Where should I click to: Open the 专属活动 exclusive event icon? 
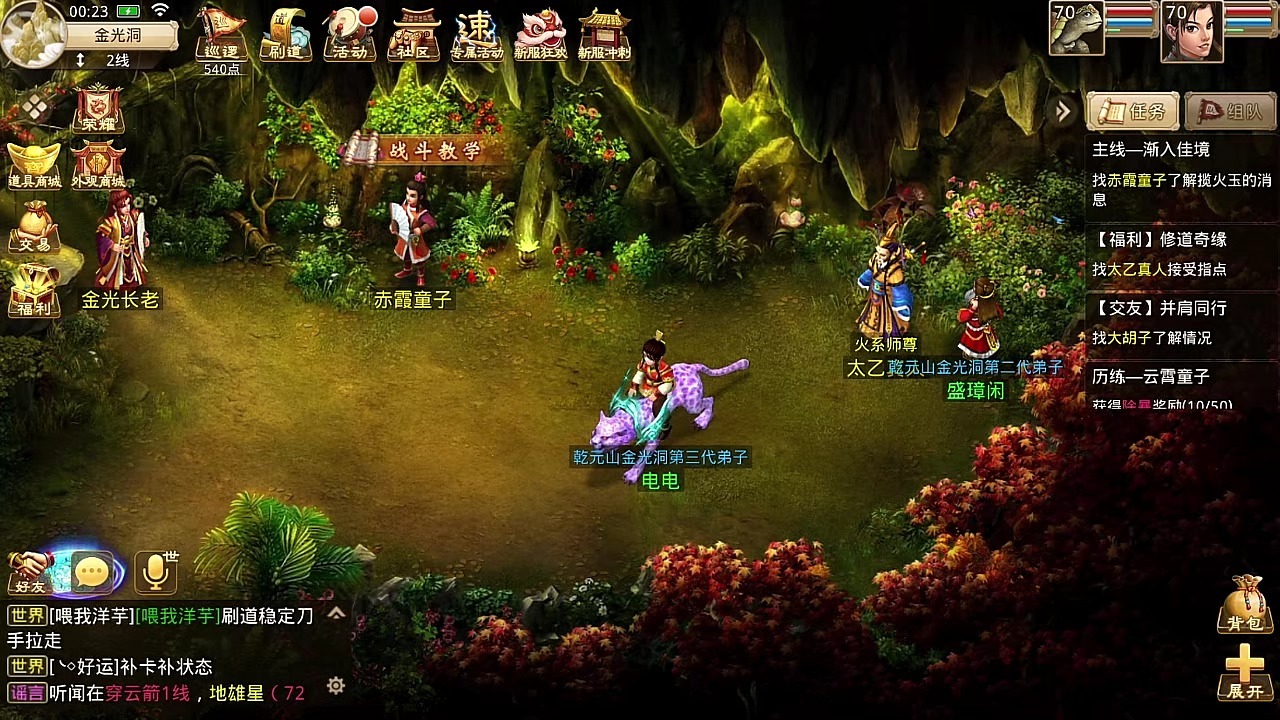[x=477, y=35]
